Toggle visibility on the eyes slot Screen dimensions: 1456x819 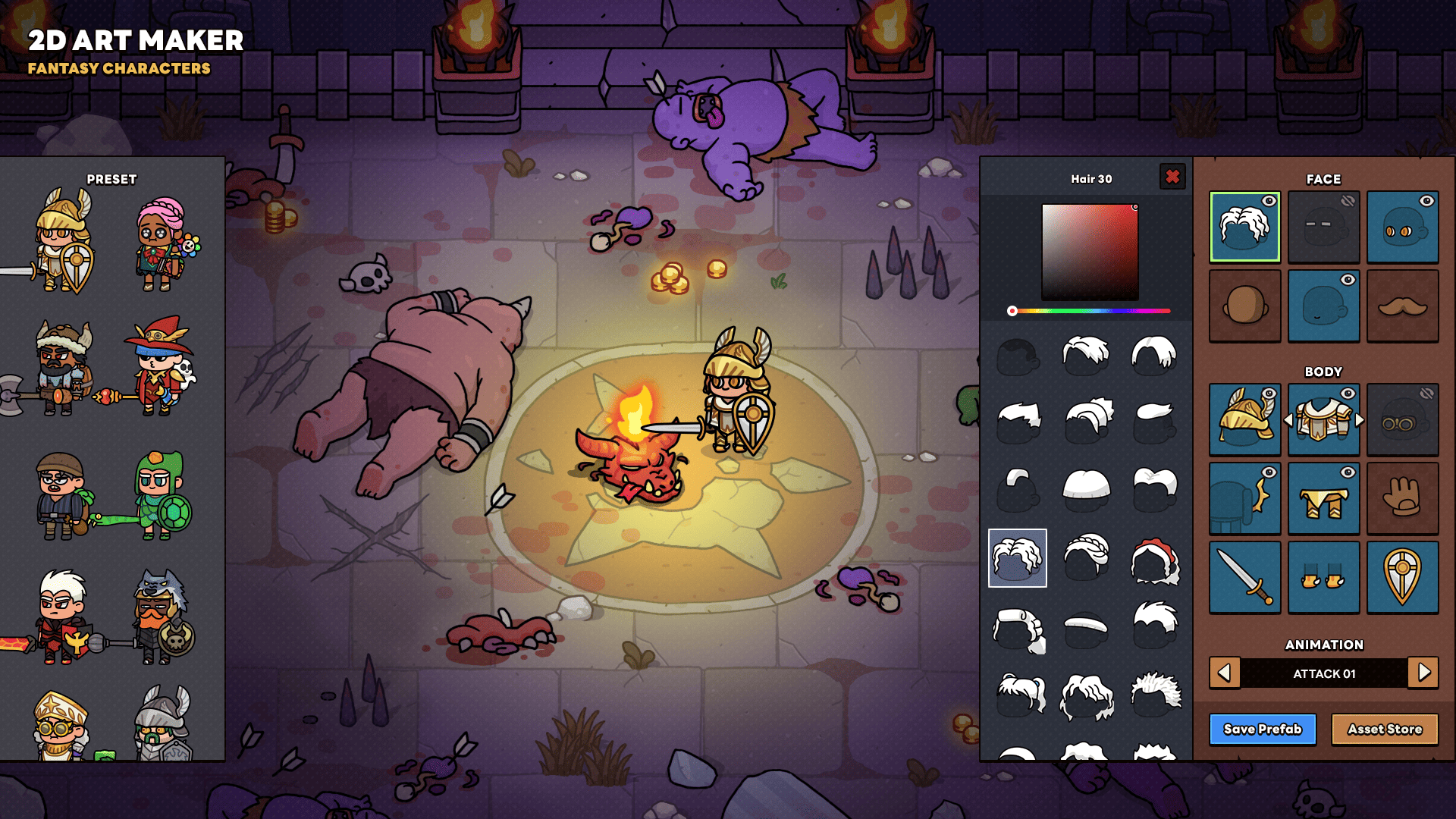coord(1426,201)
